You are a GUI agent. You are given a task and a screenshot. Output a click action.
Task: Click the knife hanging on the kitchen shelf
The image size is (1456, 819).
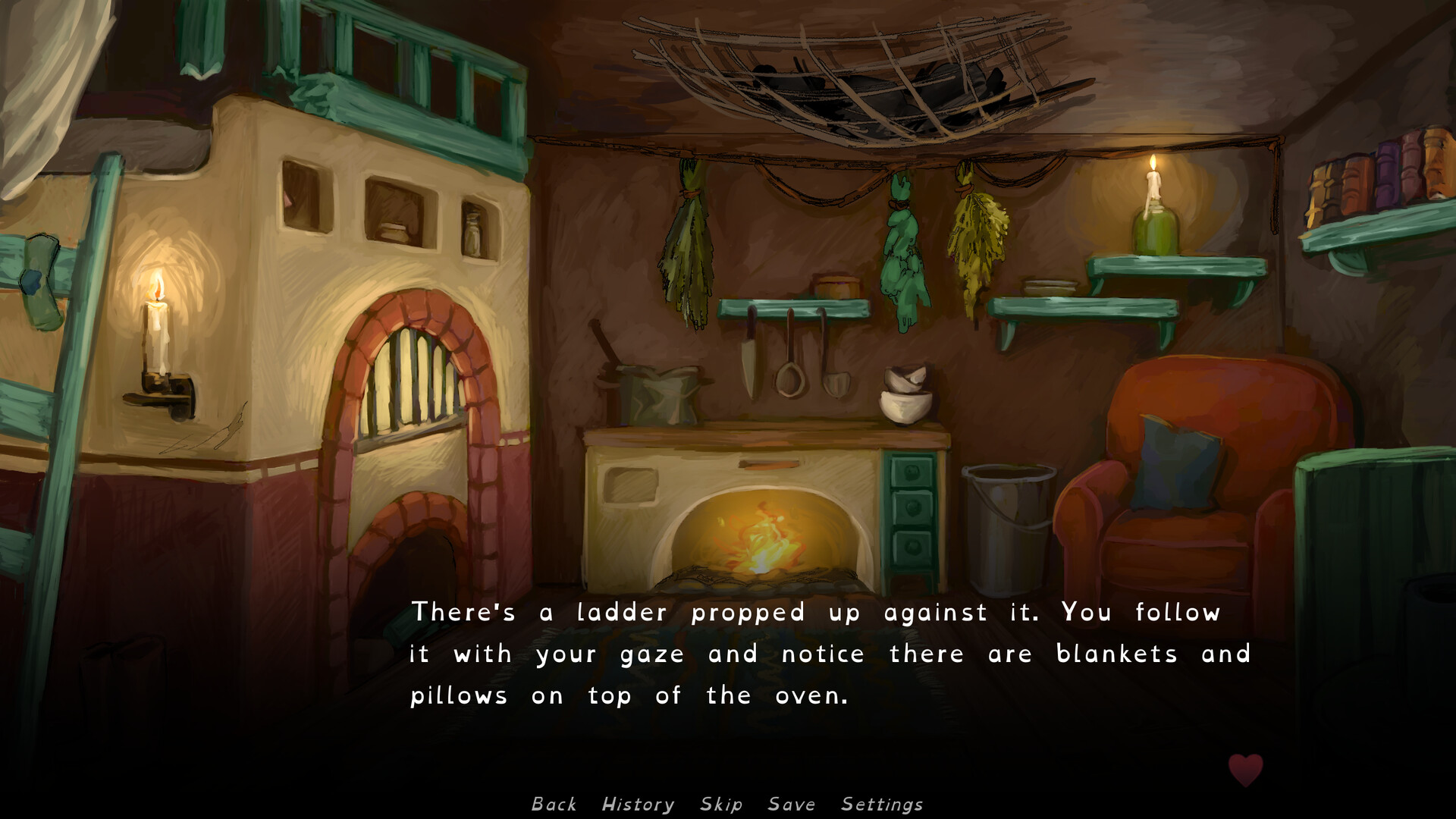coord(749,364)
